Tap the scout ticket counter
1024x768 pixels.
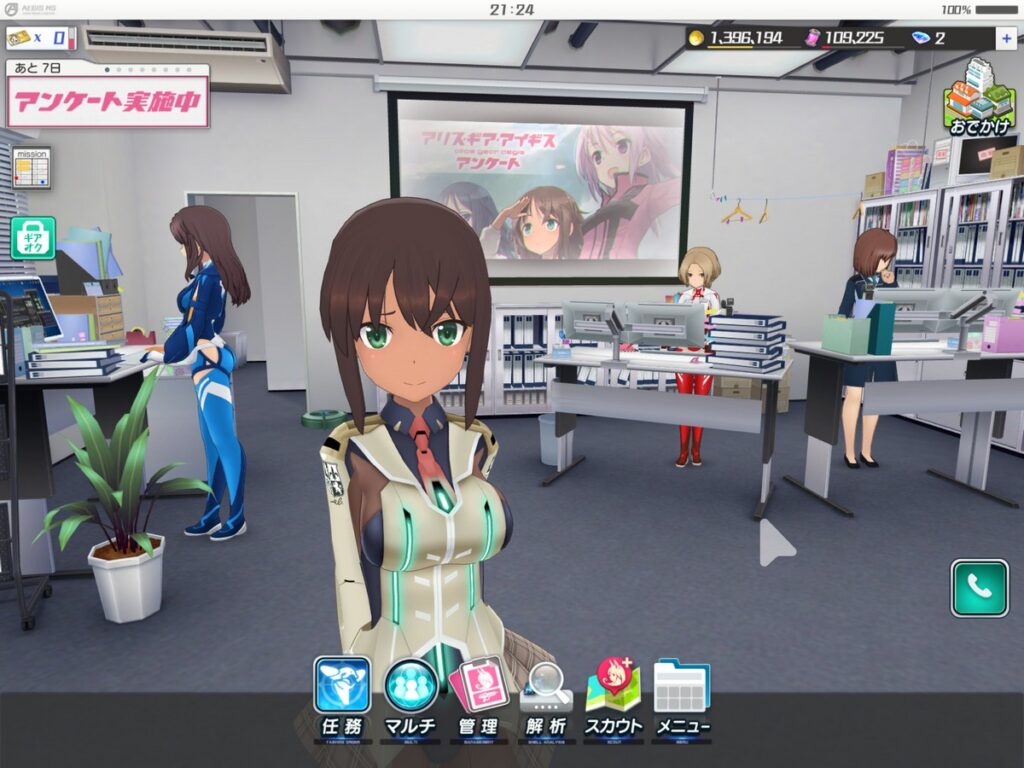41,38
